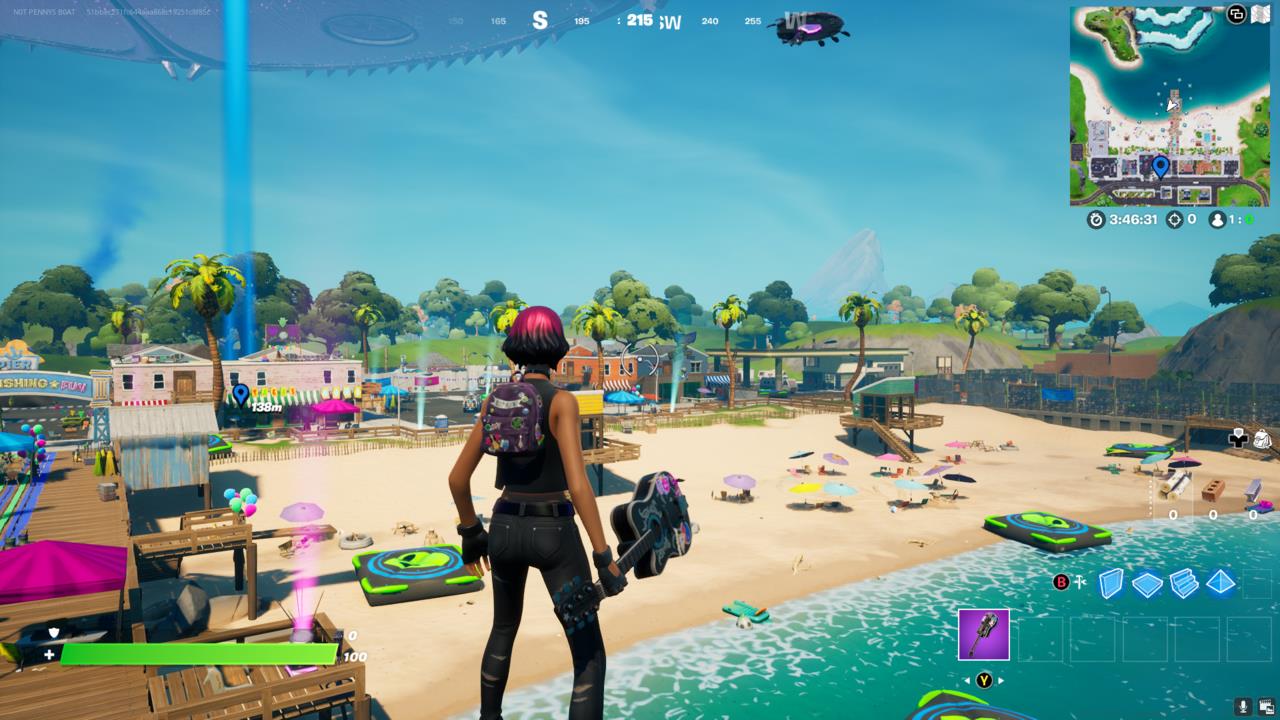The image size is (1280, 720).
Task: Select the wall build piece icon
Action: coord(1110,583)
